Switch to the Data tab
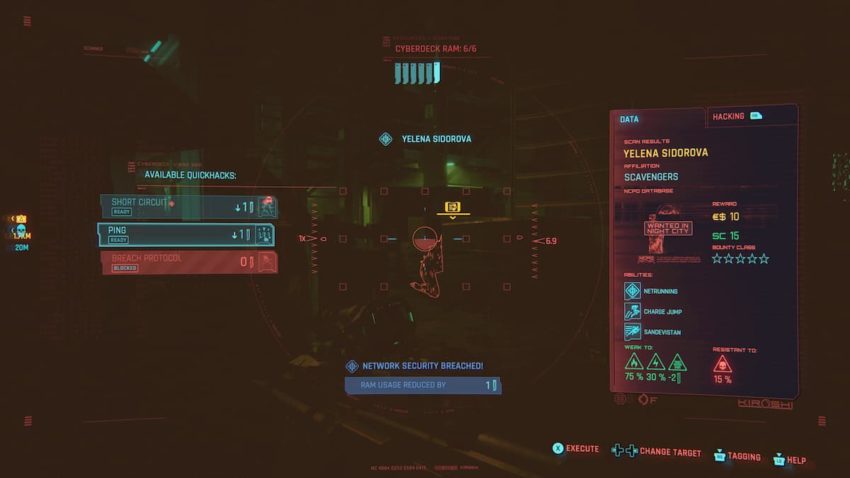Screen dimensions: 850x478 point(656,119)
